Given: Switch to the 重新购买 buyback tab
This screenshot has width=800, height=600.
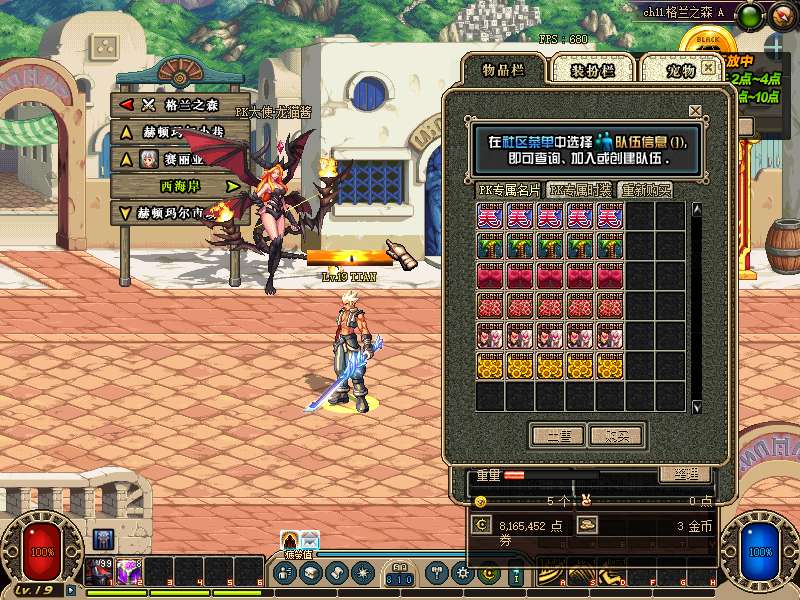Looking at the screenshot, I should coord(645,189).
